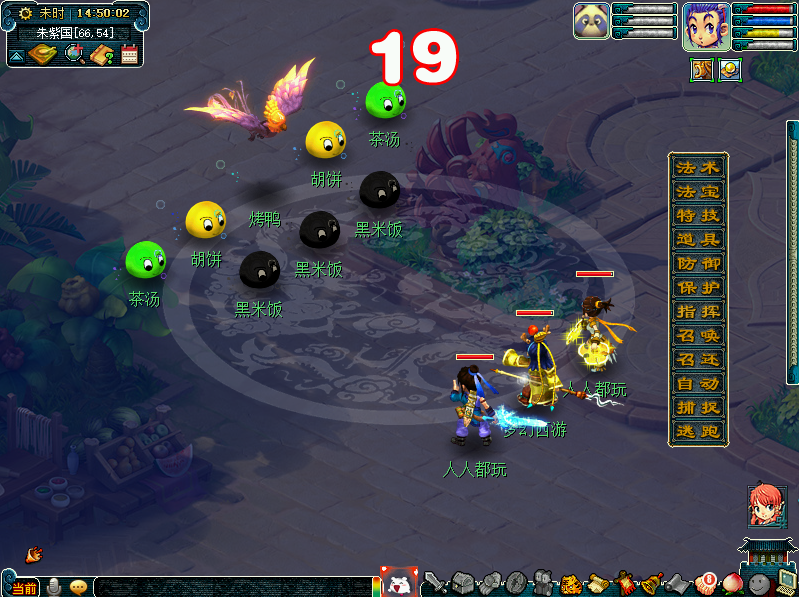Viewport: 799px width, 597px height.
Task: Click the 指挥 command button
Action: pyautogui.click(x=698, y=311)
